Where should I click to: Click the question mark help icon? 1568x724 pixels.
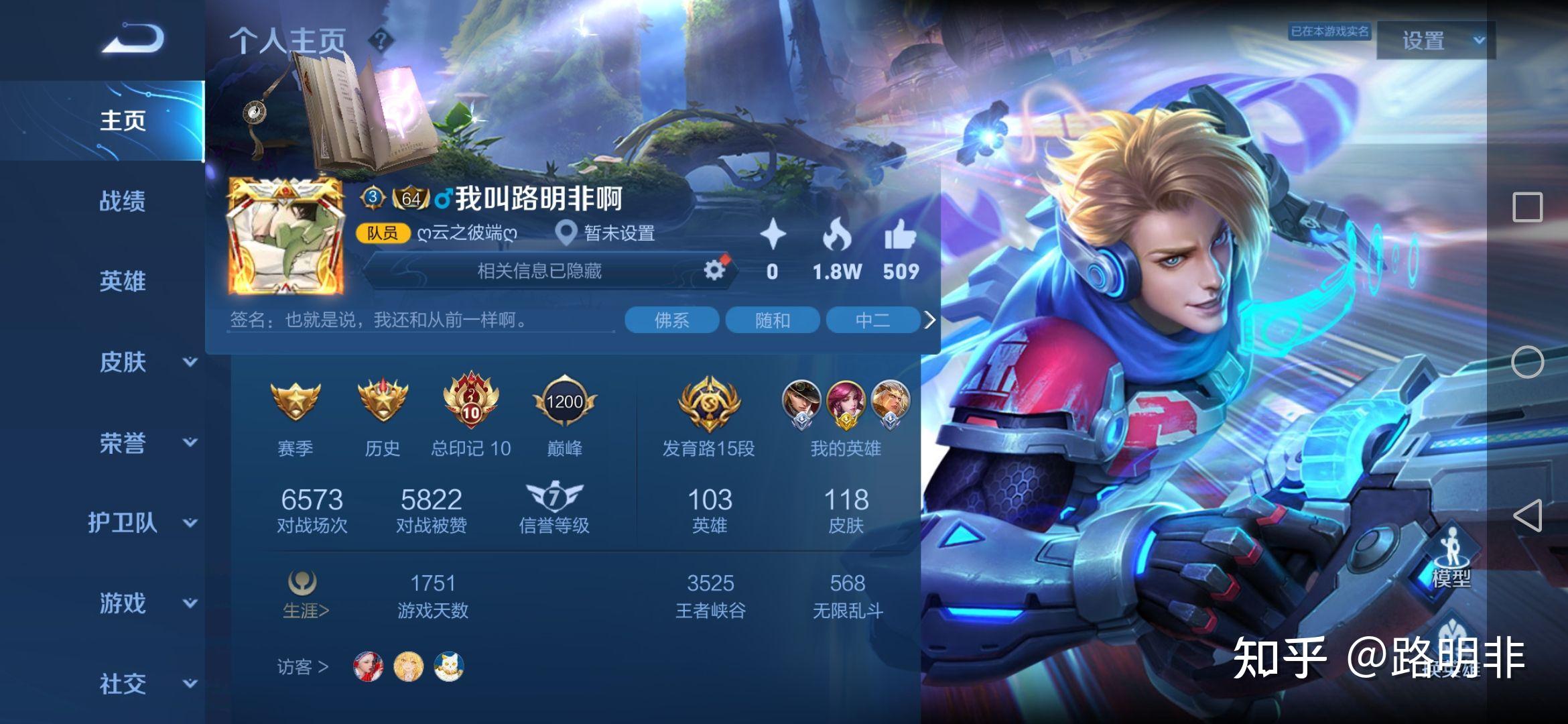[x=381, y=41]
